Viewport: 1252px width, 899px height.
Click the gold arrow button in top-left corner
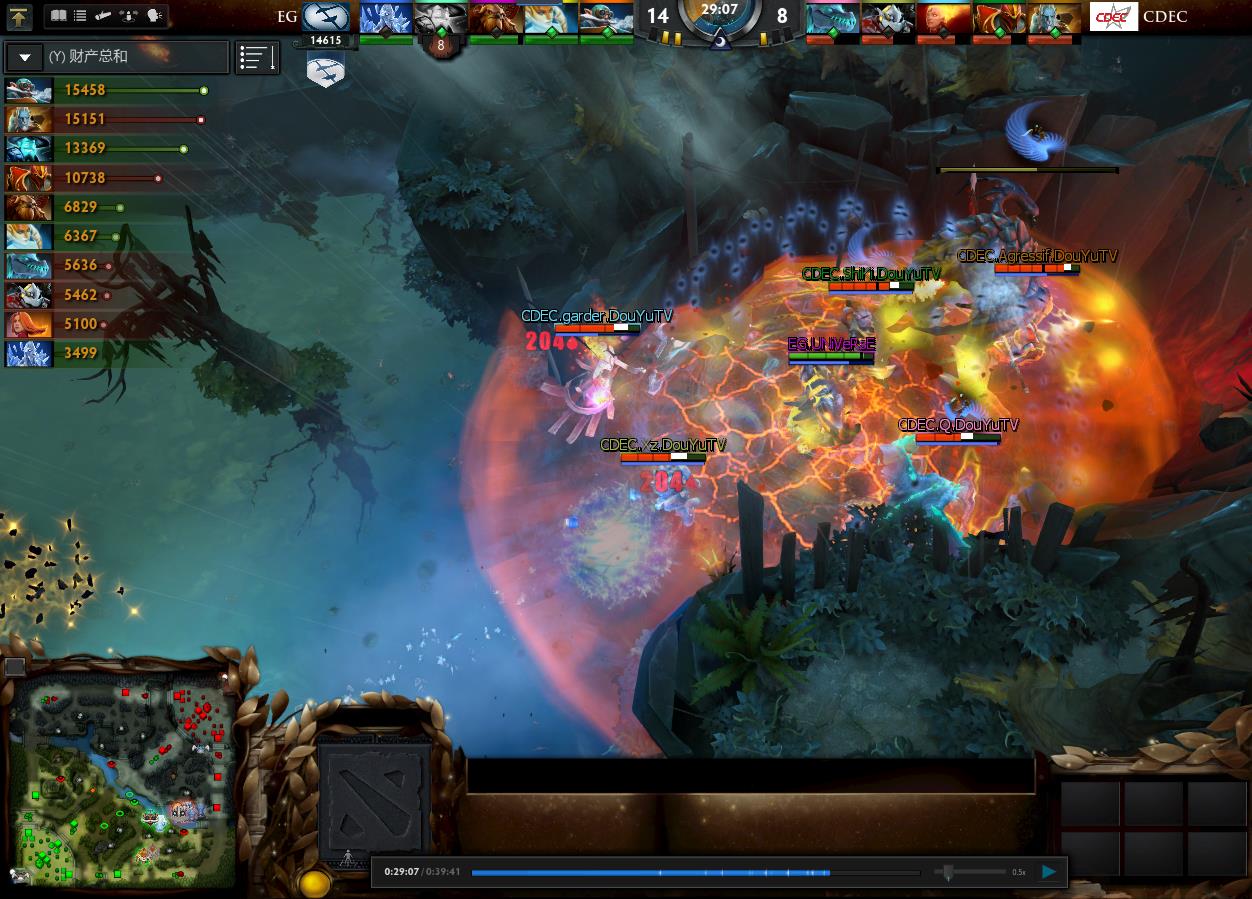click(x=19, y=17)
